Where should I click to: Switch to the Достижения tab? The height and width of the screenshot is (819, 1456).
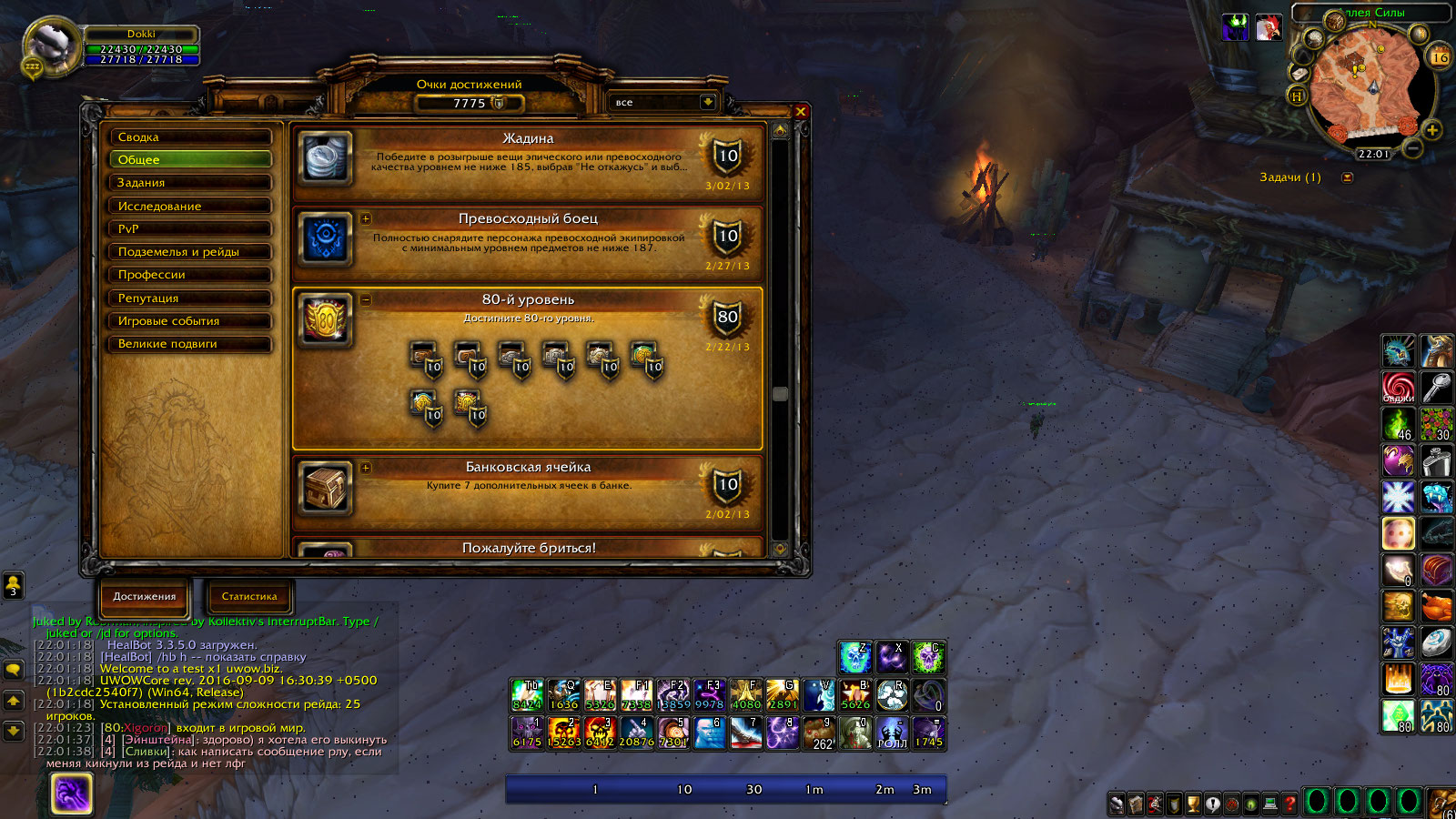point(145,597)
